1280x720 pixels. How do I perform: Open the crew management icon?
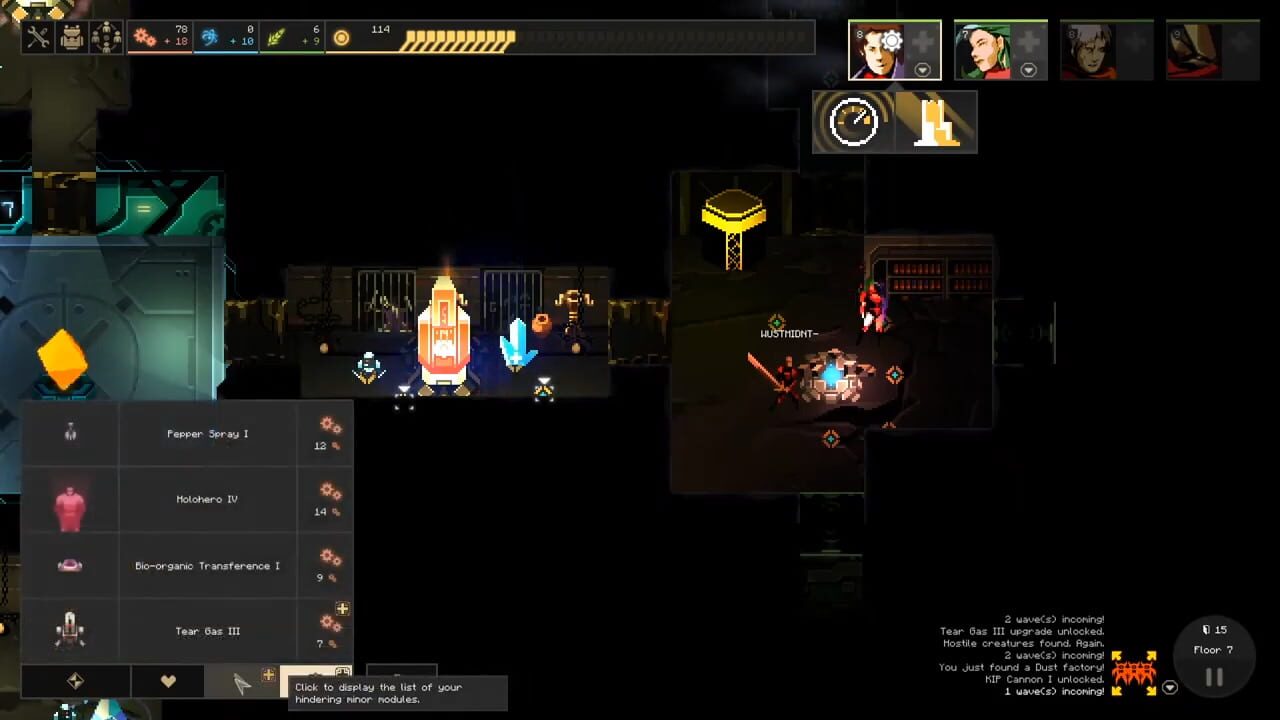pyautogui.click(x=105, y=36)
